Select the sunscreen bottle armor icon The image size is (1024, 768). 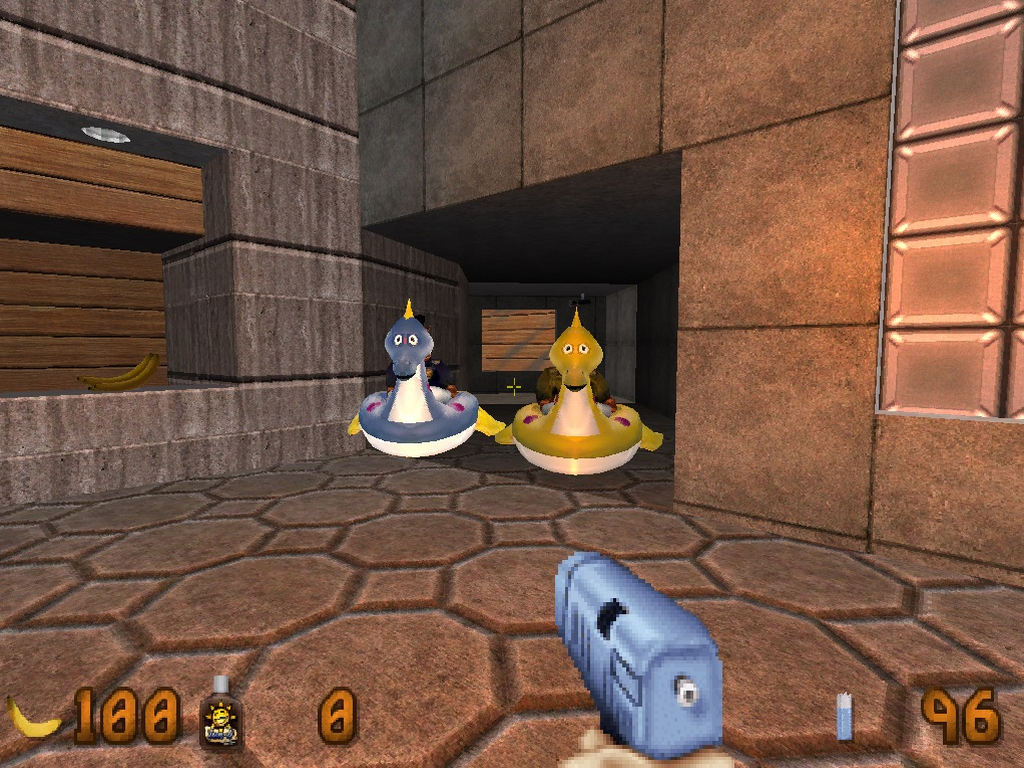(x=221, y=713)
